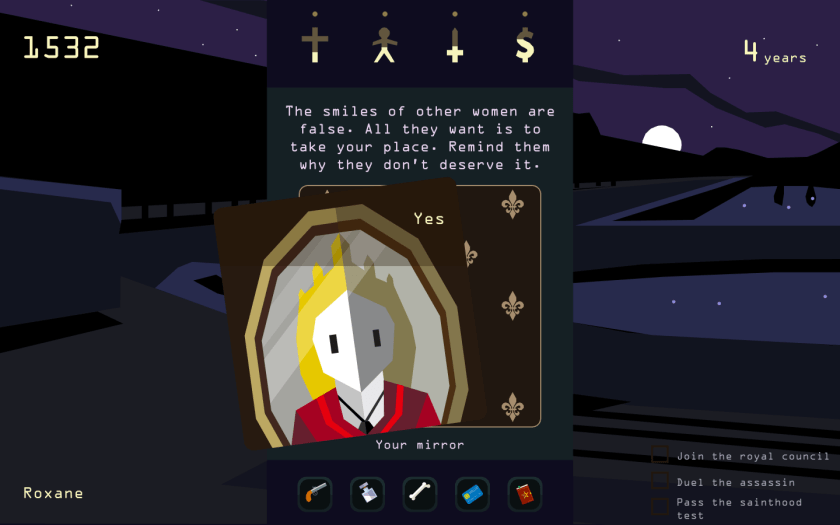Open the red book item

click(524, 494)
